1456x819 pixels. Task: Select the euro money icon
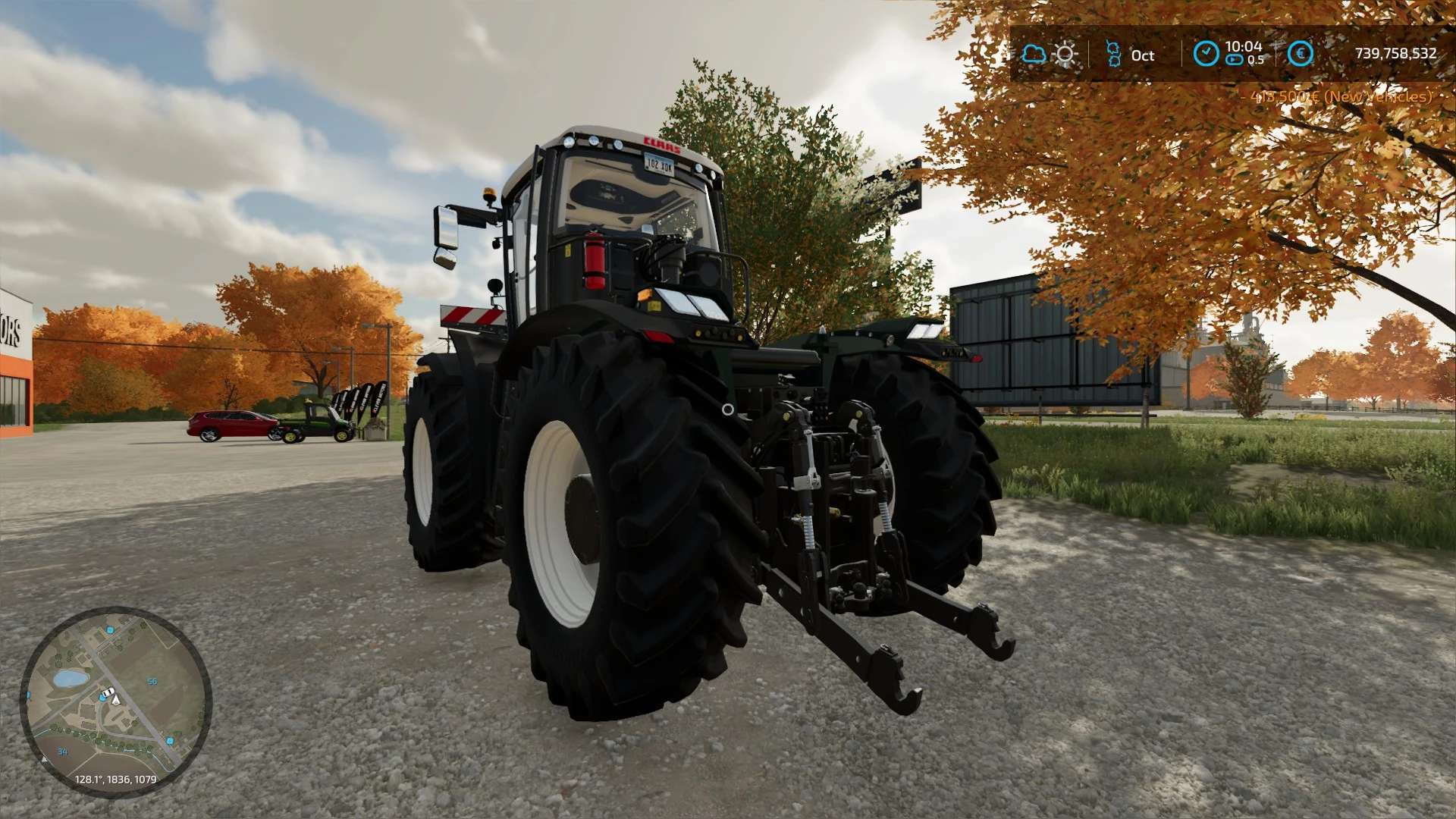[x=1300, y=53]
